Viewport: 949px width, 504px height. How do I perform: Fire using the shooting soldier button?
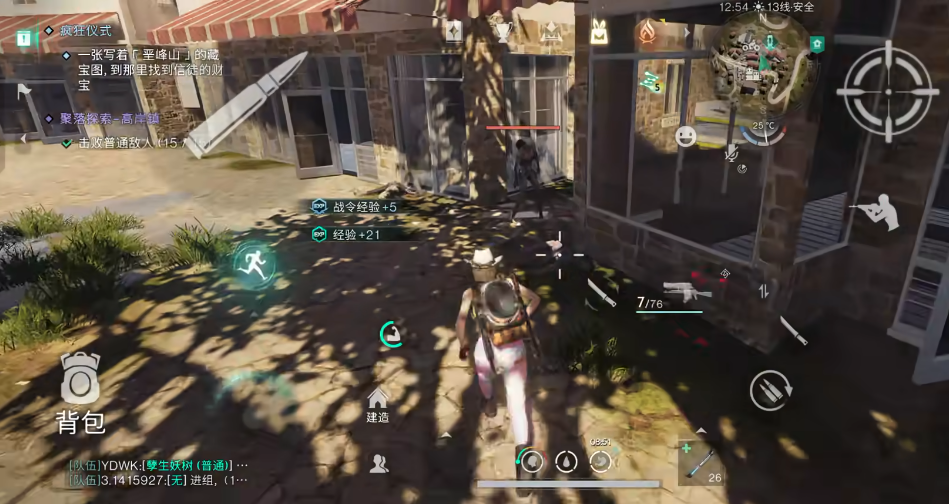875,213
